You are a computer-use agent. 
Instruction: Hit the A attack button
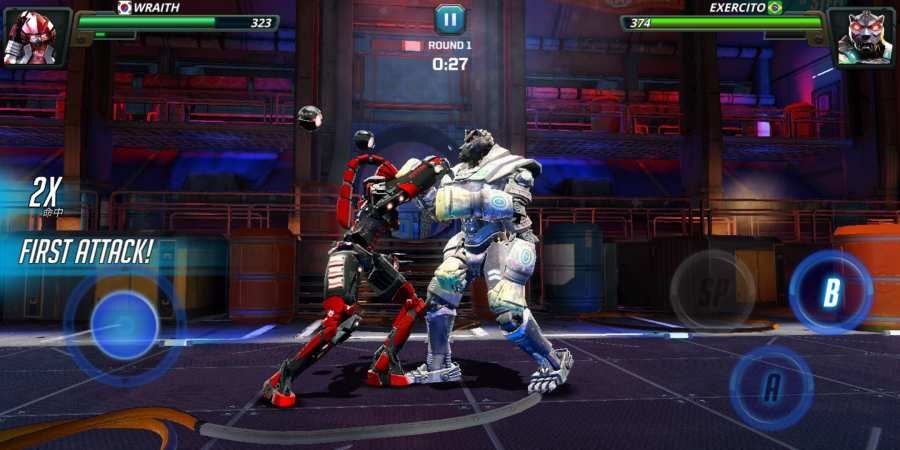(770, 387)
